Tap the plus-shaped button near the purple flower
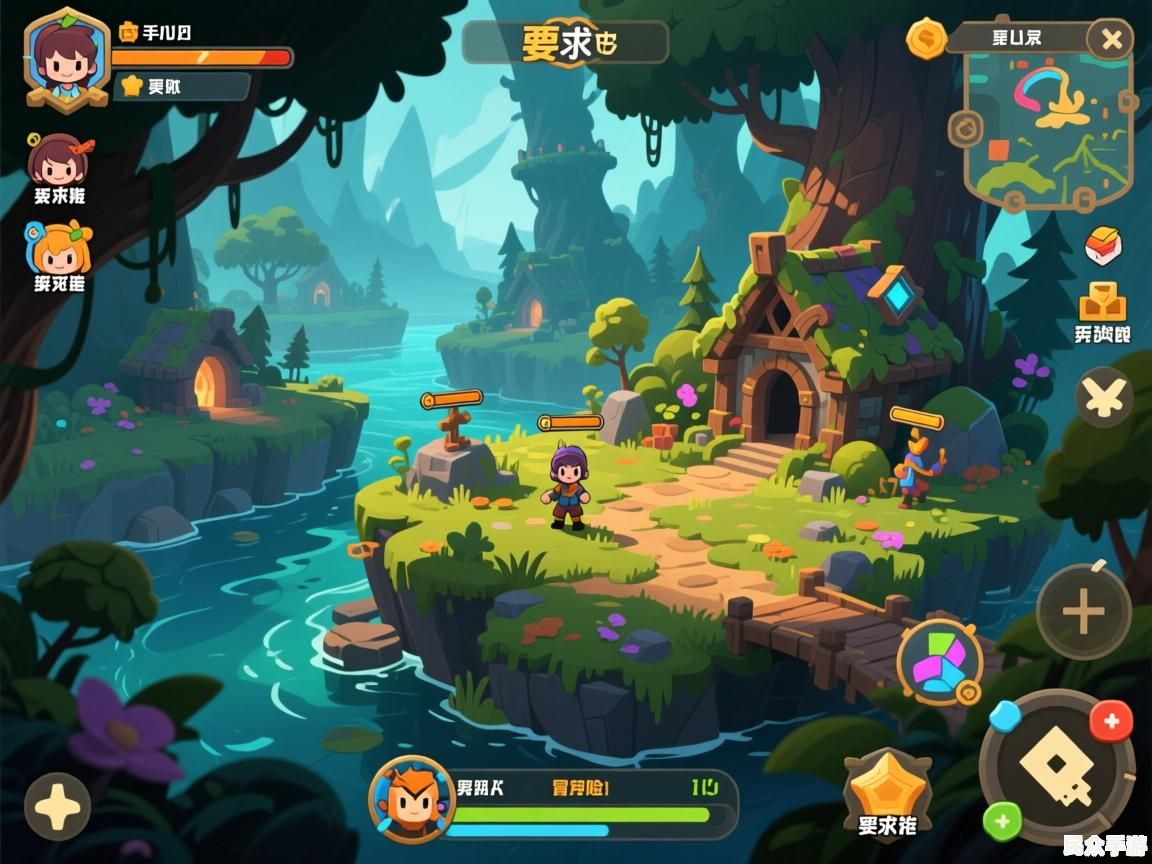Viewport: 1152px width, 864px height. tap(57, 806)
